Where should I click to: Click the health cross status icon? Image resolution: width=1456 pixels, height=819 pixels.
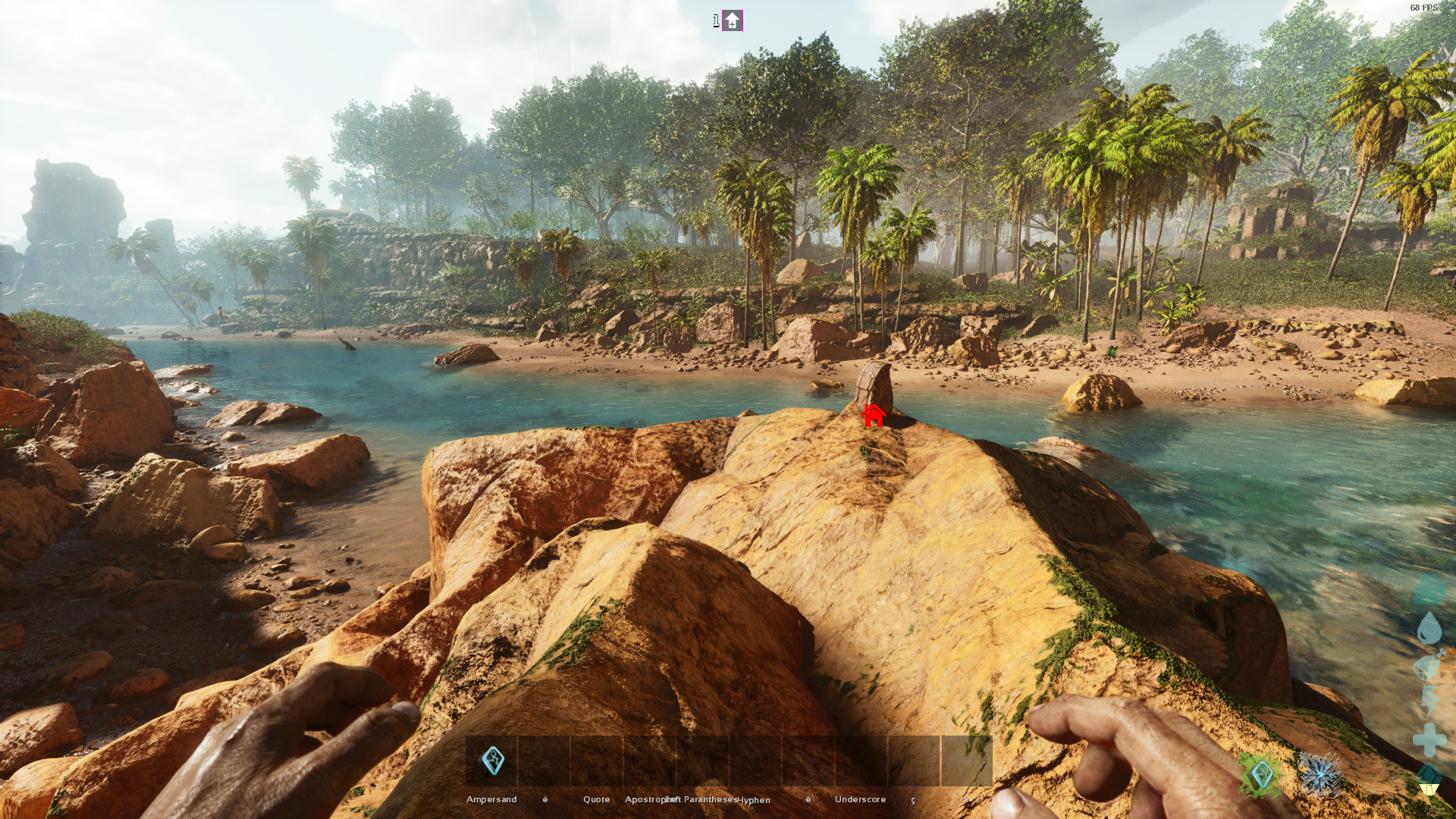(x=1429, y=736)
